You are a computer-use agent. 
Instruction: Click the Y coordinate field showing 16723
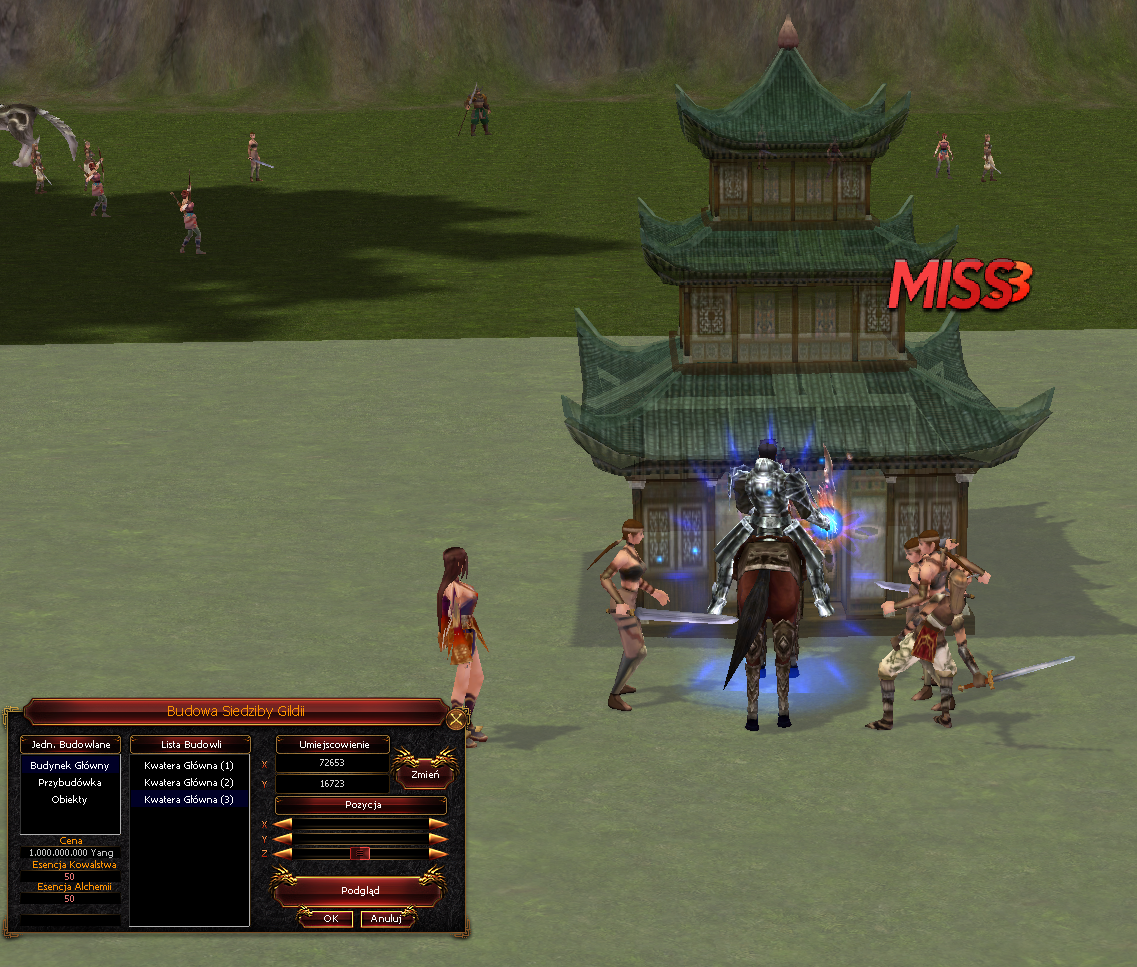point(331,784)
